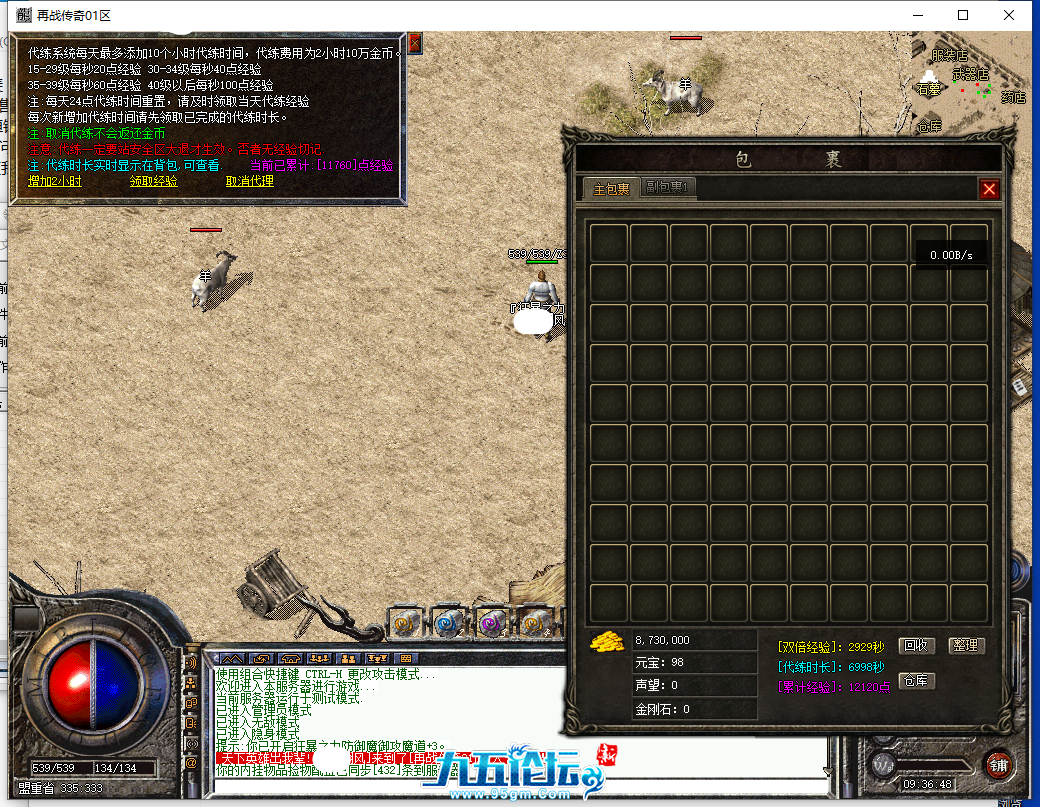
Task: Select the blue scroll quick slot
Action: pos(448,622)
